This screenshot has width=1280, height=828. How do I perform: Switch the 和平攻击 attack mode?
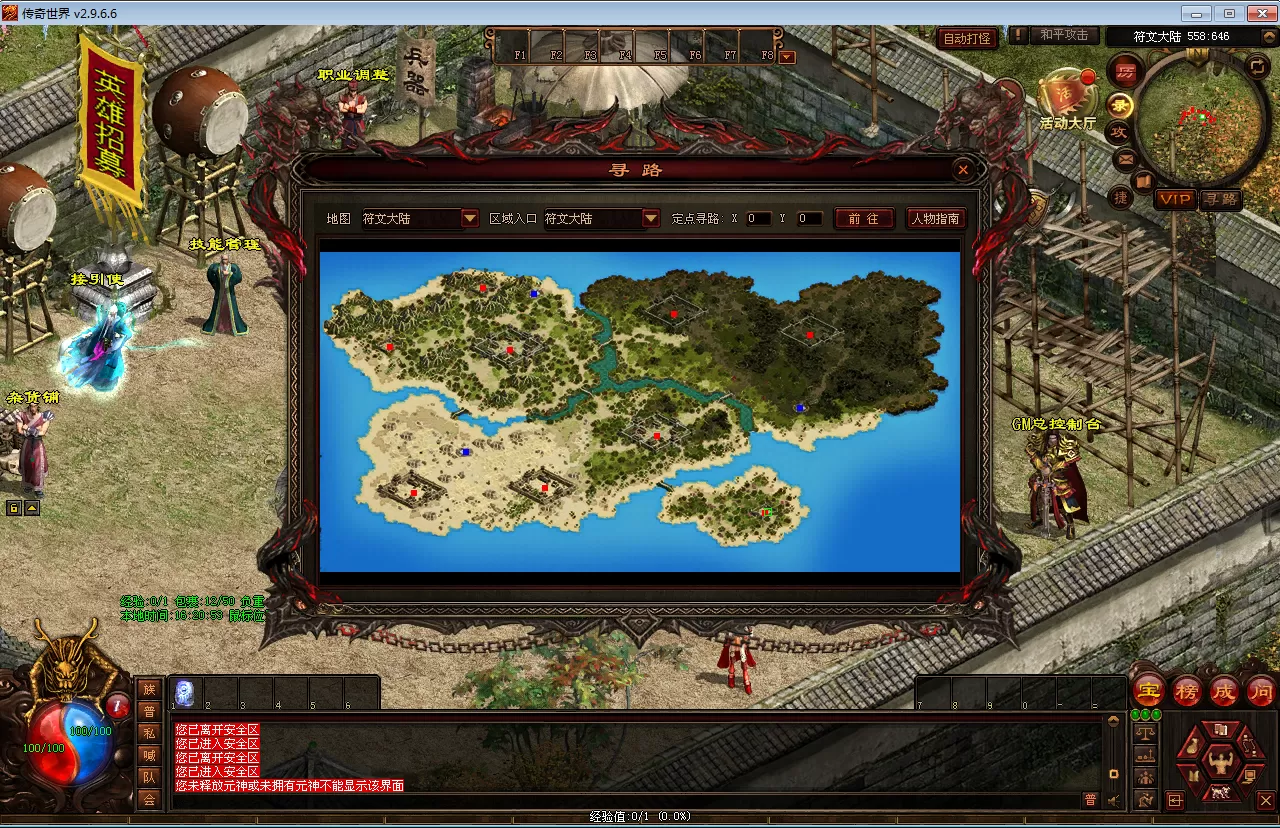pyautogui.click(x=1063, y=35)
